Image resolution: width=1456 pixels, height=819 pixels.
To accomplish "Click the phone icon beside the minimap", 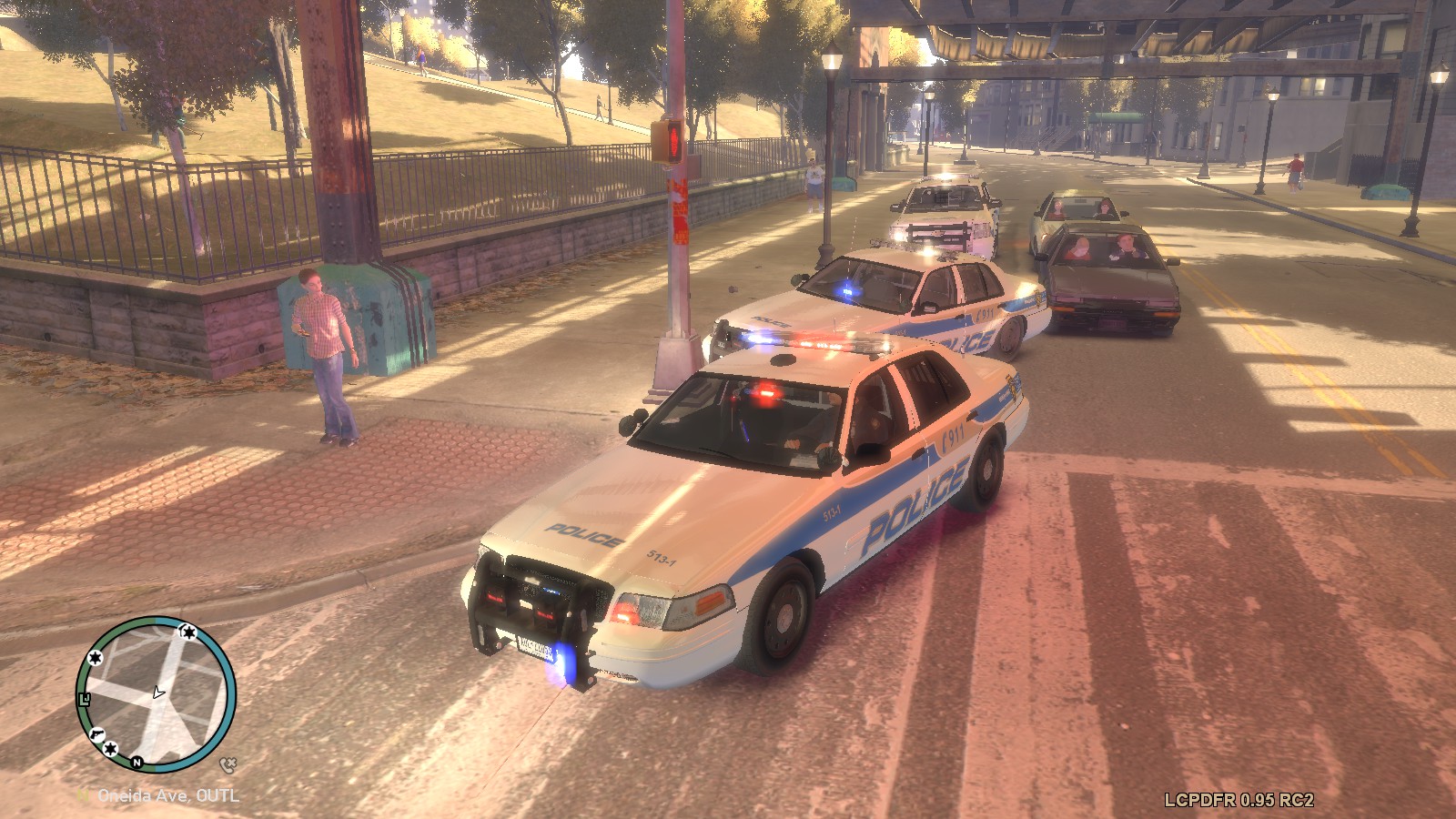I will pyautogui.click(x=227, y=765).
